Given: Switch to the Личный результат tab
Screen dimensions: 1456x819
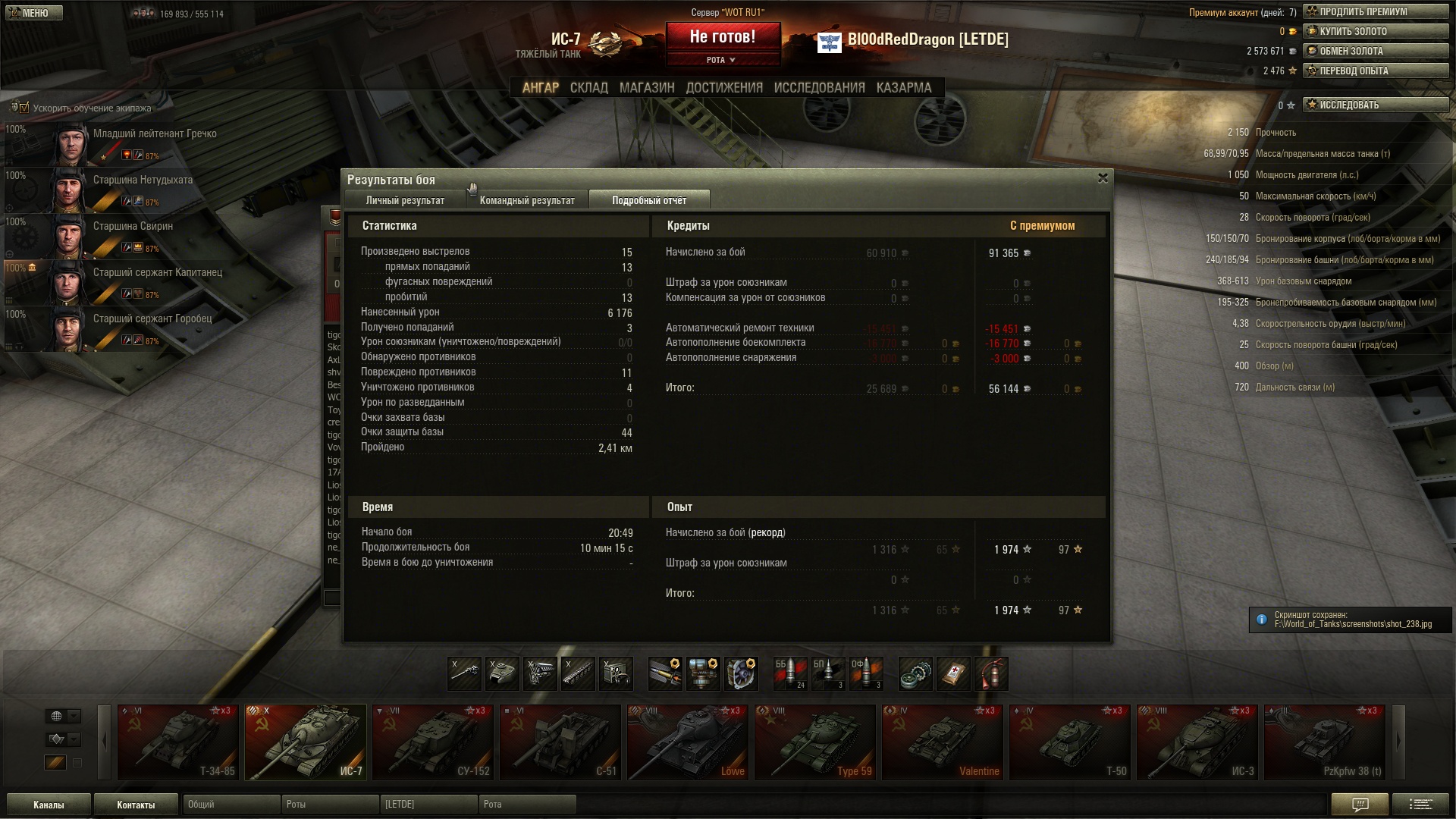Looking at the screenshot, I should pyautogui.click(x=405, y=200).
